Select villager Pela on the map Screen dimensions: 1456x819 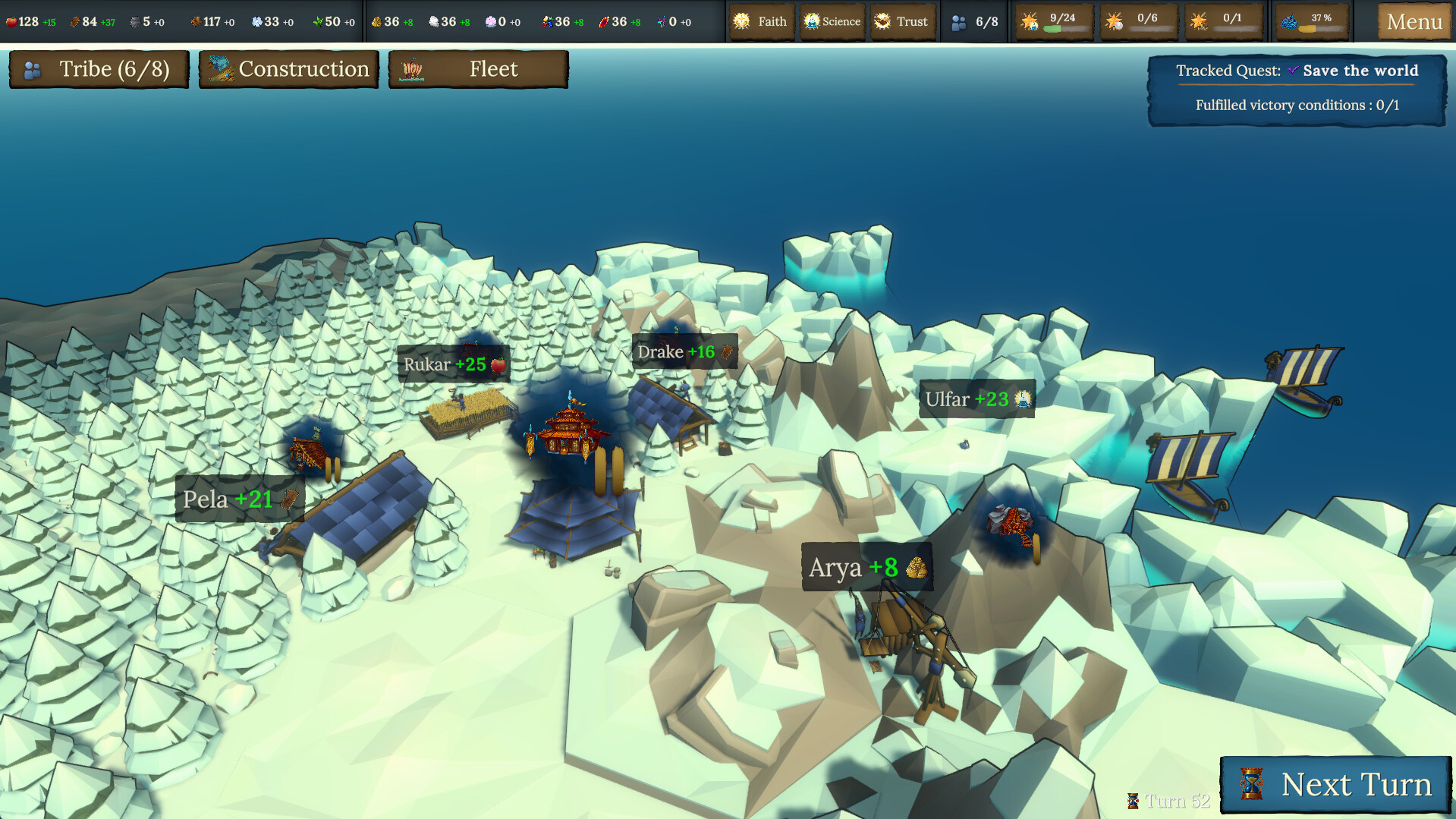click(239, 499)
